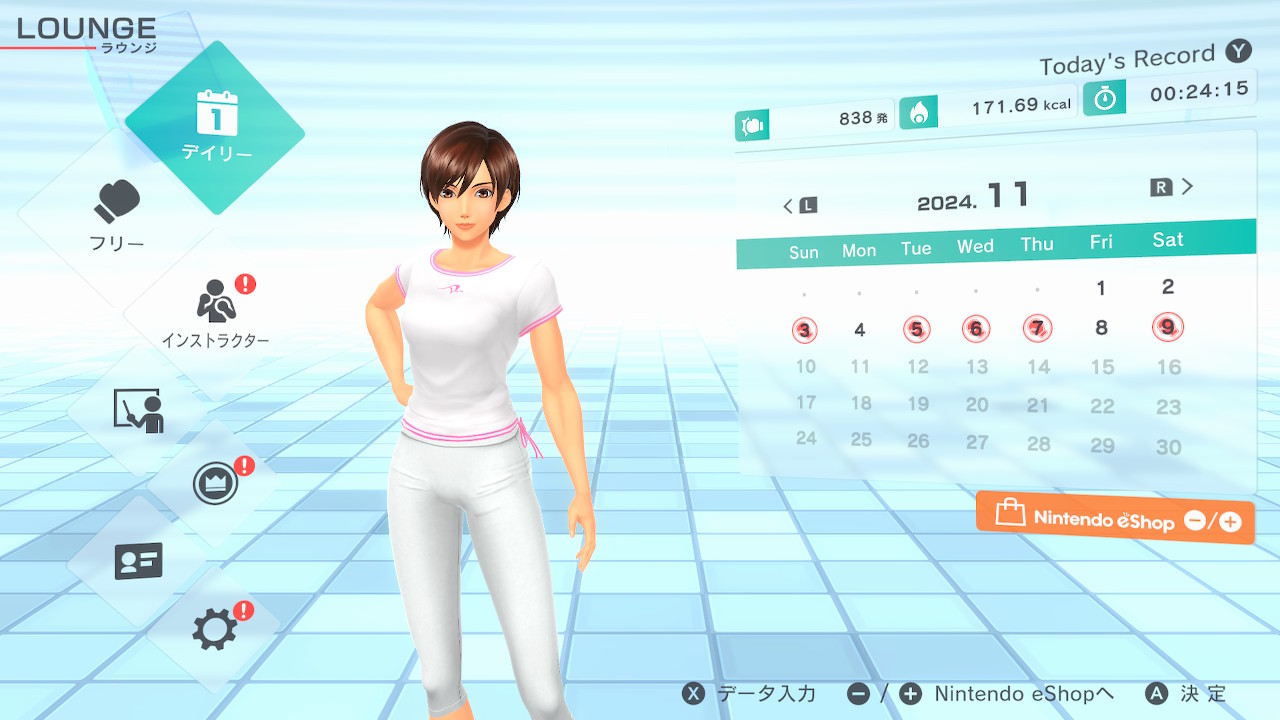Select the フリー free training menu

118,215
